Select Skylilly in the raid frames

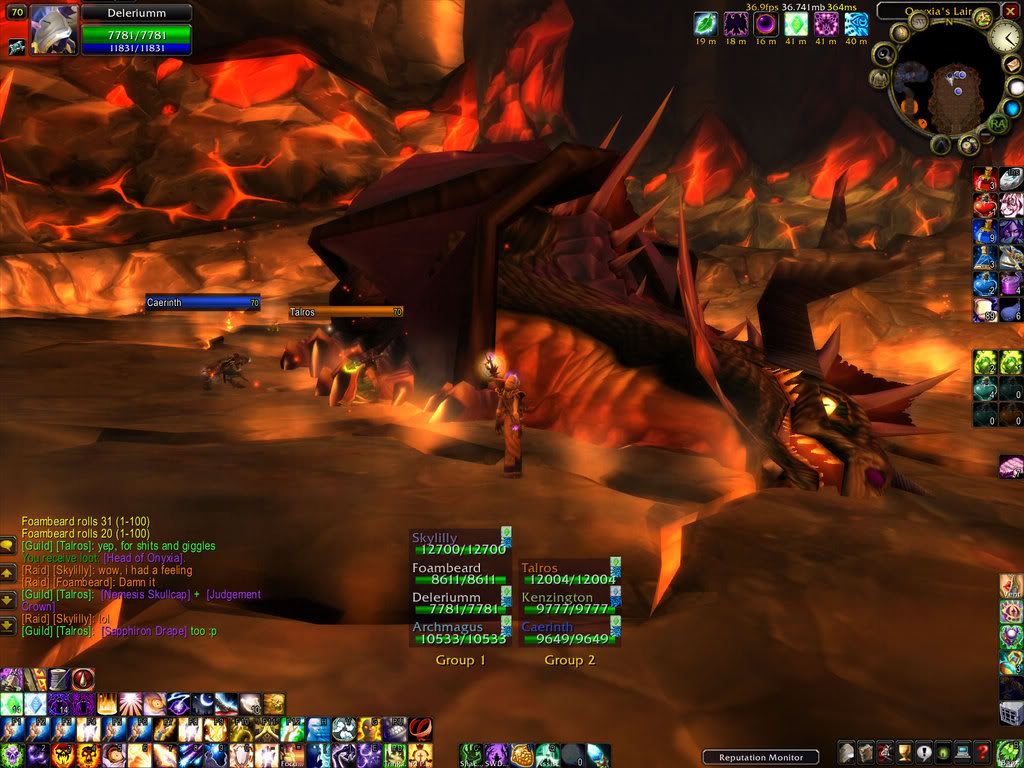(460, 543)
